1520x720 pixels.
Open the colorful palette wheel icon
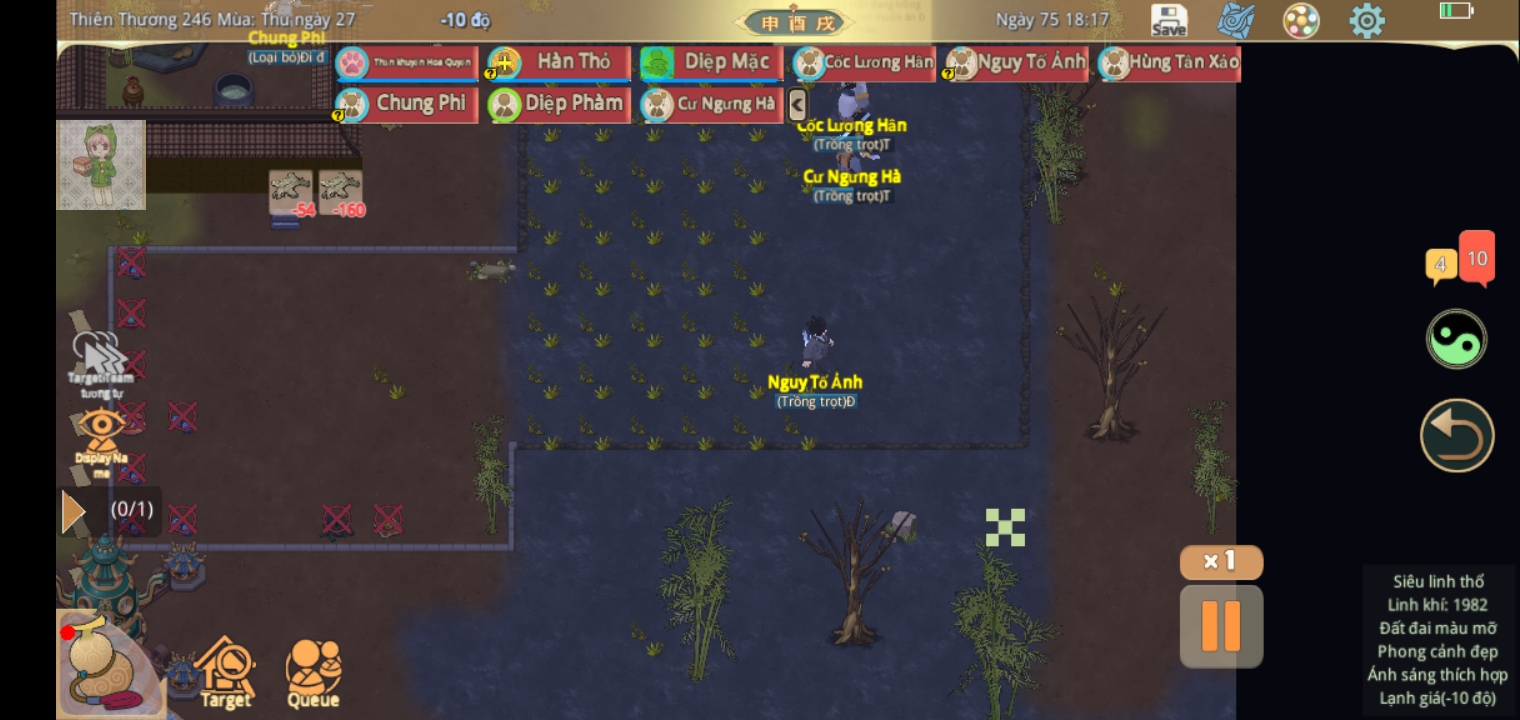[1301, 20]
